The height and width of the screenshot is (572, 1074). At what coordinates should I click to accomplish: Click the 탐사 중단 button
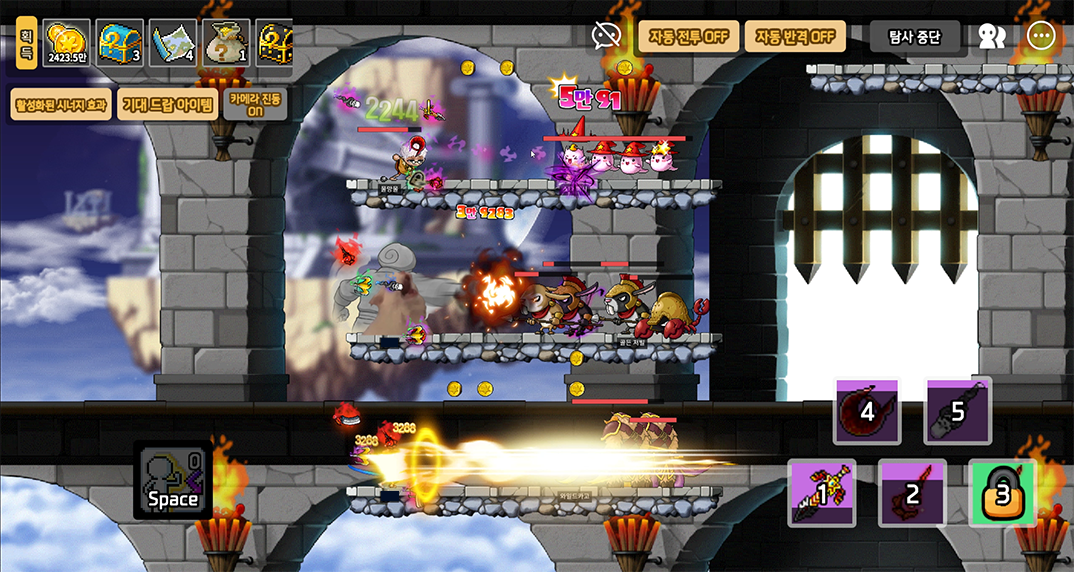click(x=914, y=38)
